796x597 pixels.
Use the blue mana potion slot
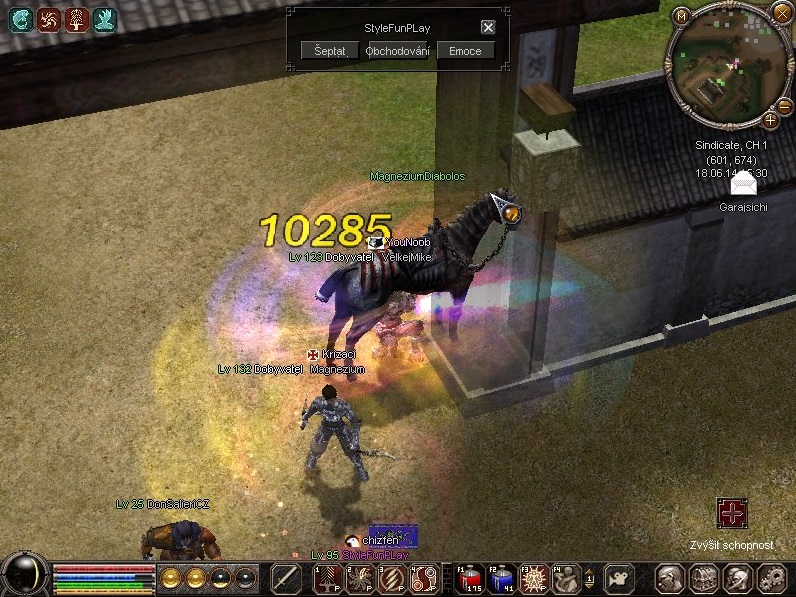[503, 578]
